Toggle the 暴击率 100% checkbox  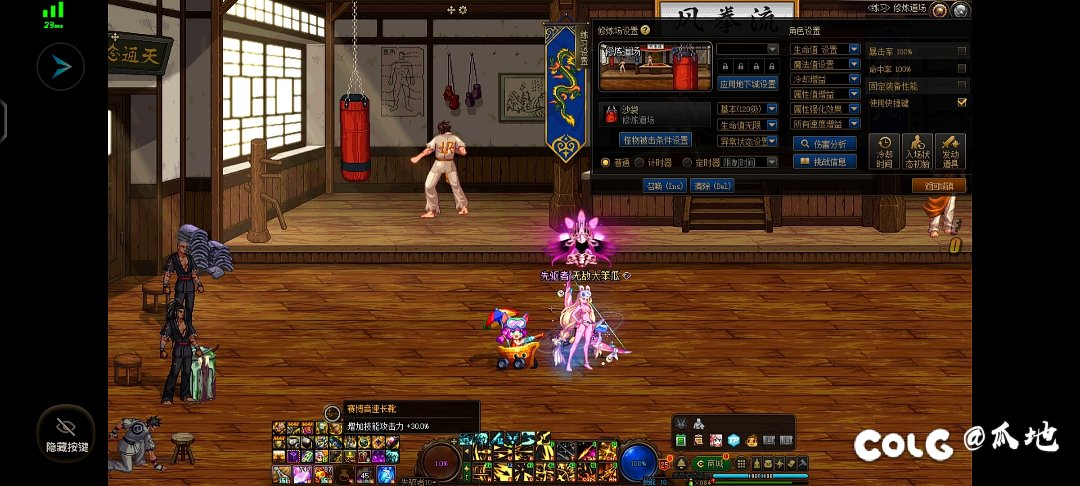(x=962, y=50)
